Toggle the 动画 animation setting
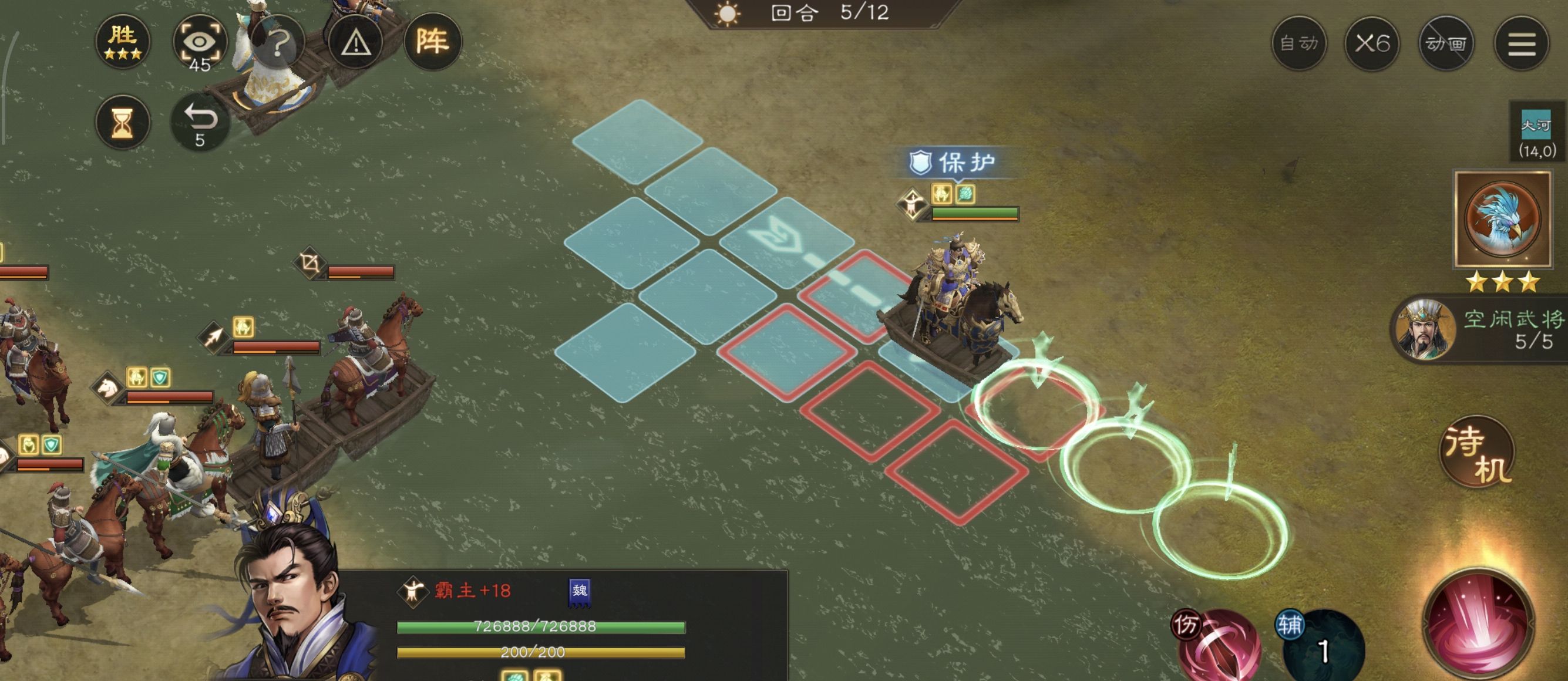 (x=1446, y=43)
